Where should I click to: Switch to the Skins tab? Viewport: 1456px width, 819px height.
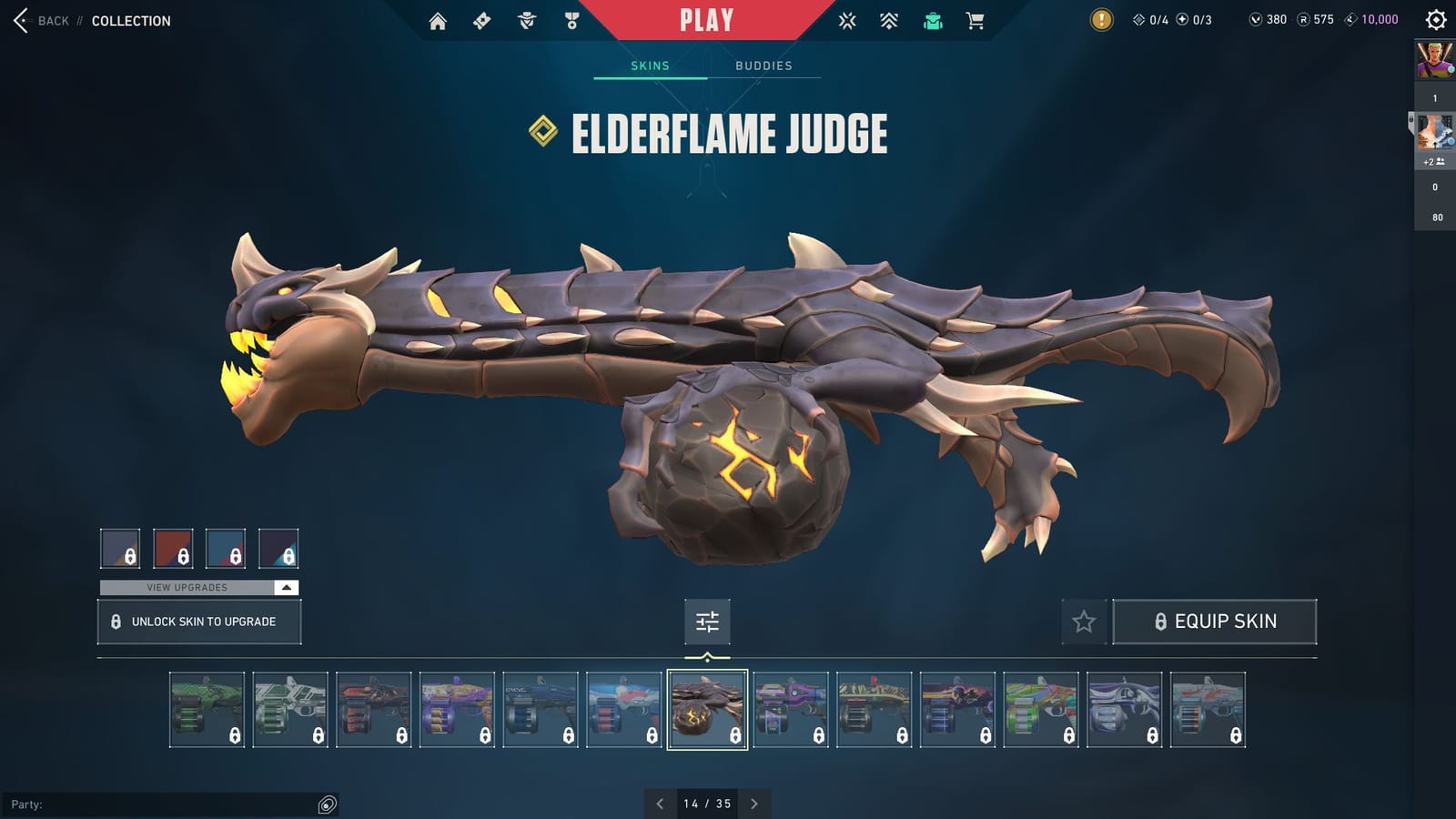tap(650, 65)
